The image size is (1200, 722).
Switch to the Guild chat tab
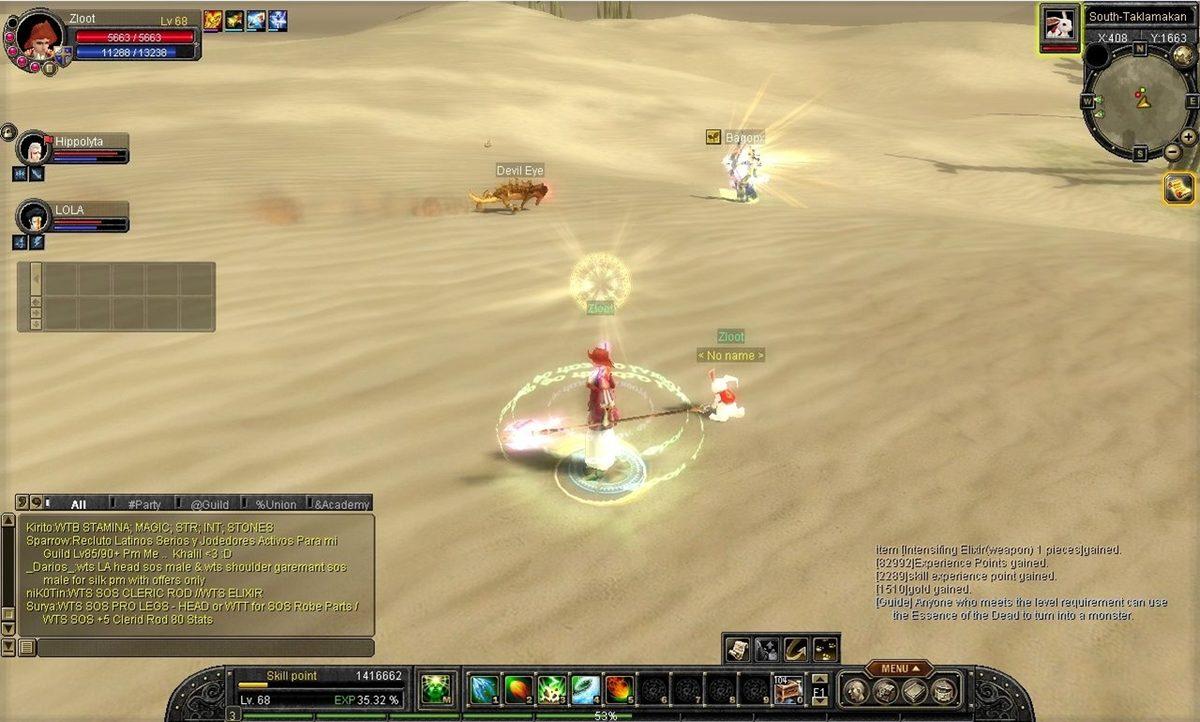[x=210, y=504]
